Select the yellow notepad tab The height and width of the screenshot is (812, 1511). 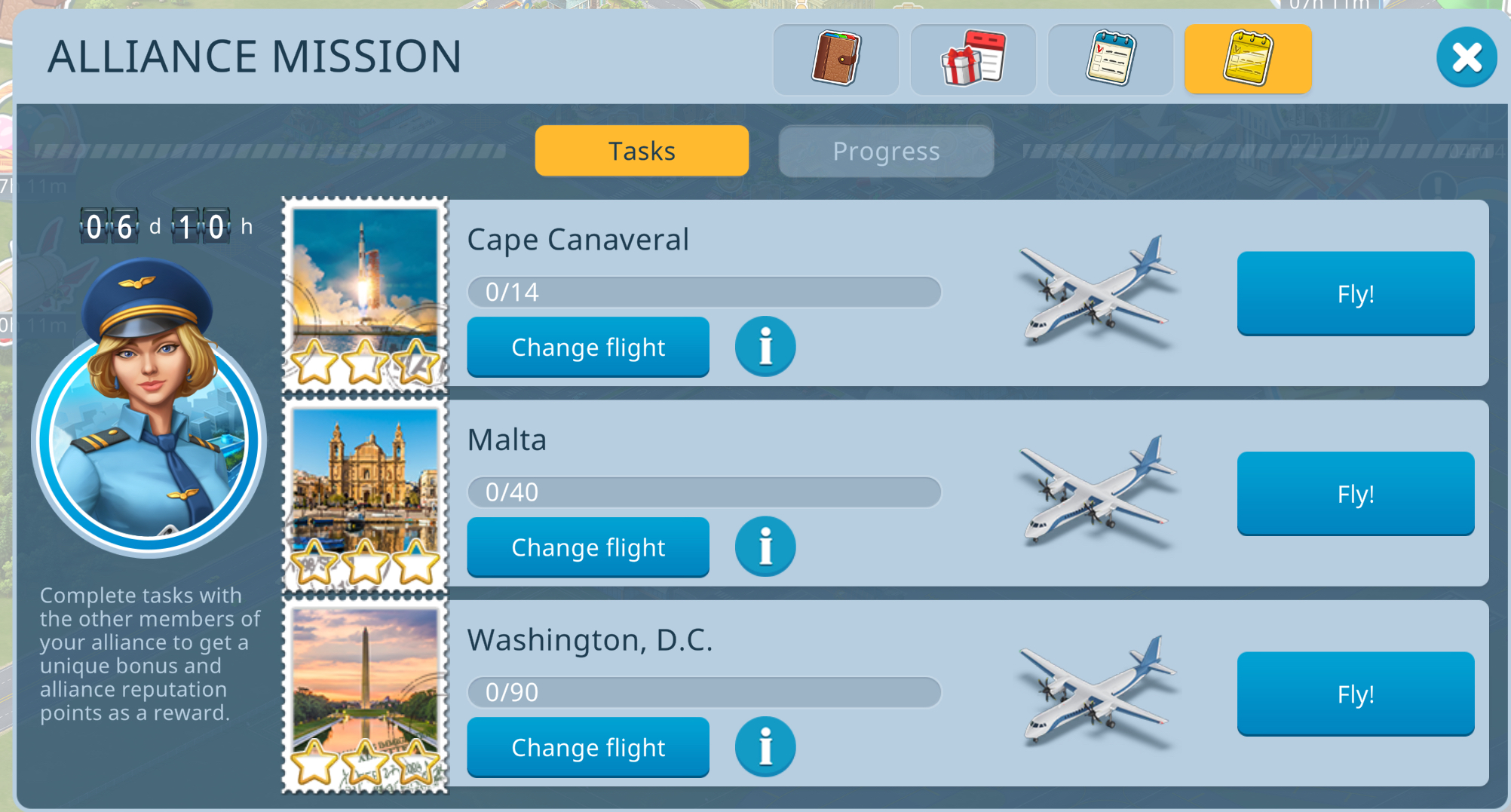coord(1248,59)
